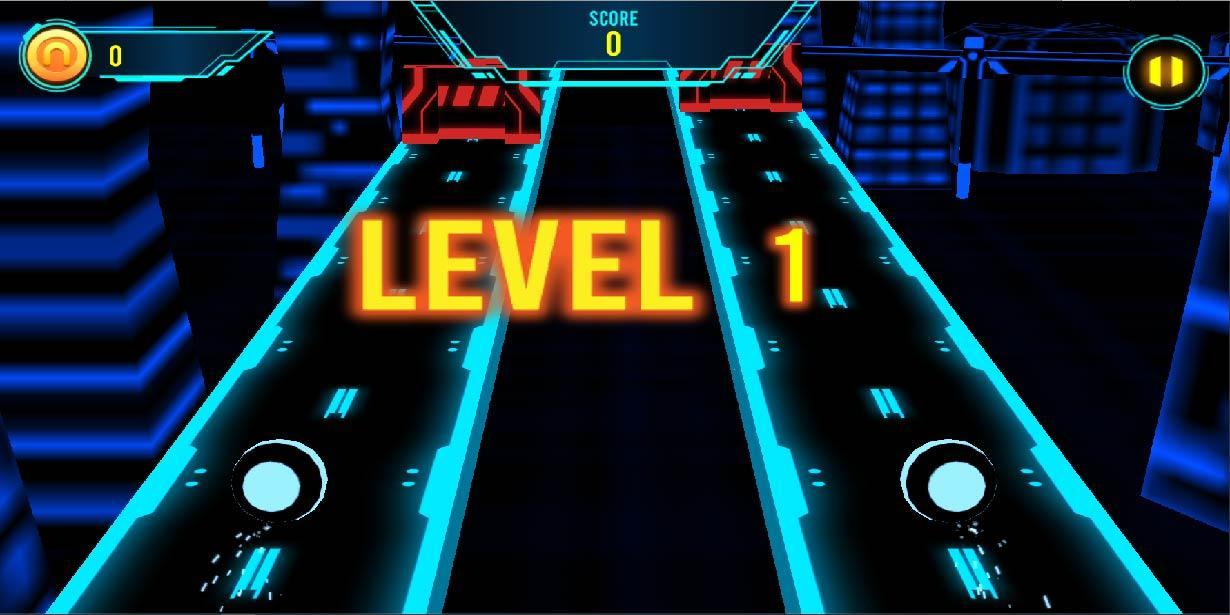This screenshot has height=615, width=1230.
Task: Pause the game with the yellow pause button
Action: pos(1166,71)
